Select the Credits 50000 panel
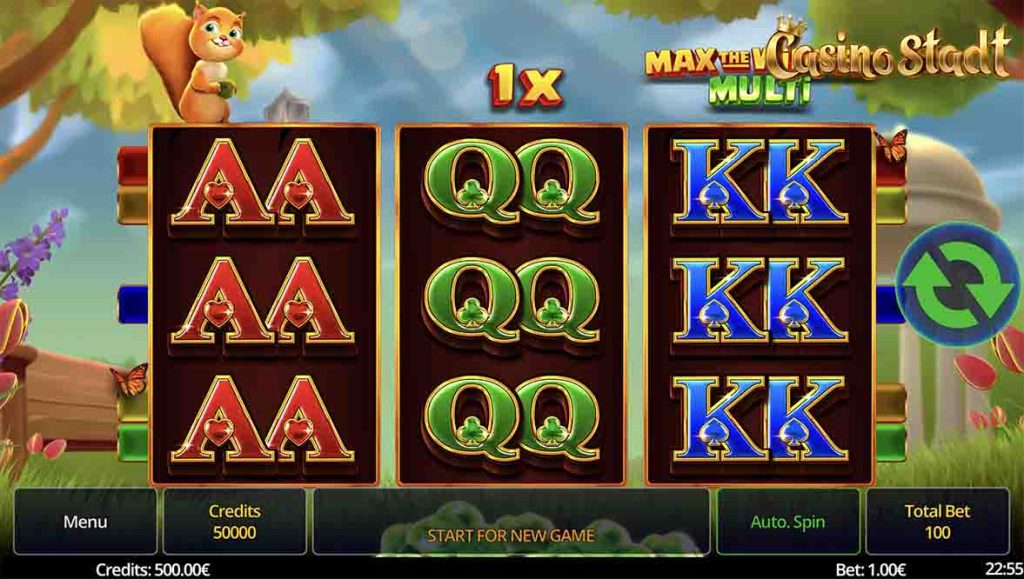 point(234,521)
